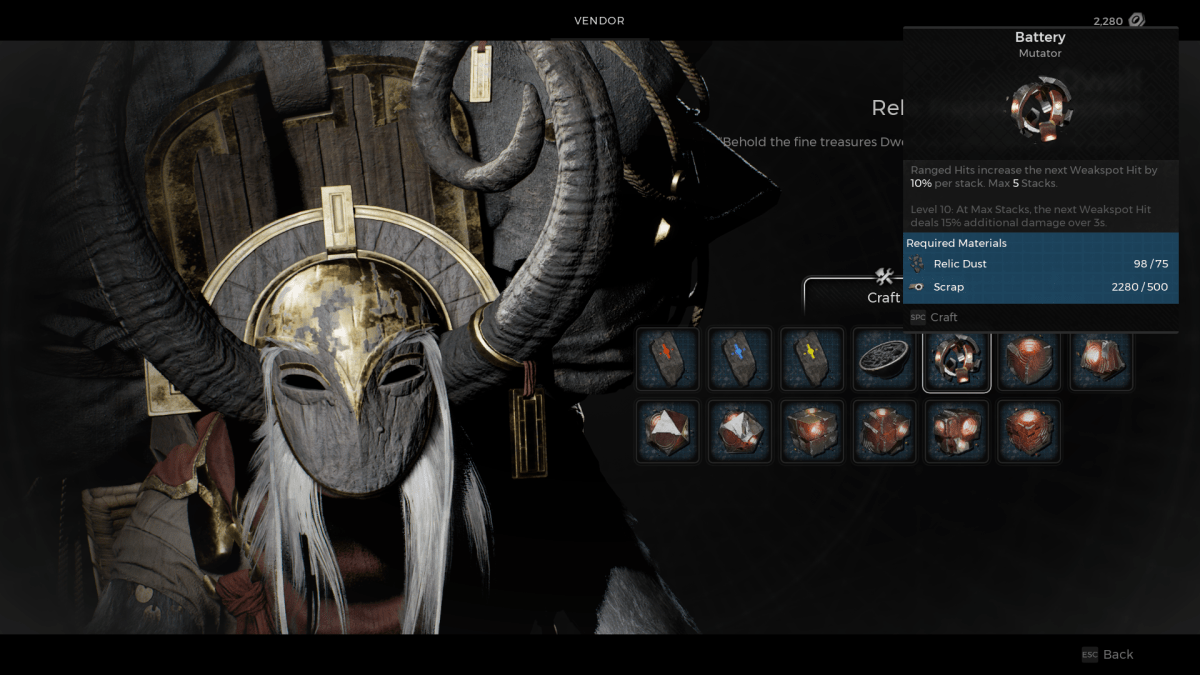This screenshot has width=1200, height=675.
Task: Select the blue-marked rune stone item
Action: click(x=740, y=359)
